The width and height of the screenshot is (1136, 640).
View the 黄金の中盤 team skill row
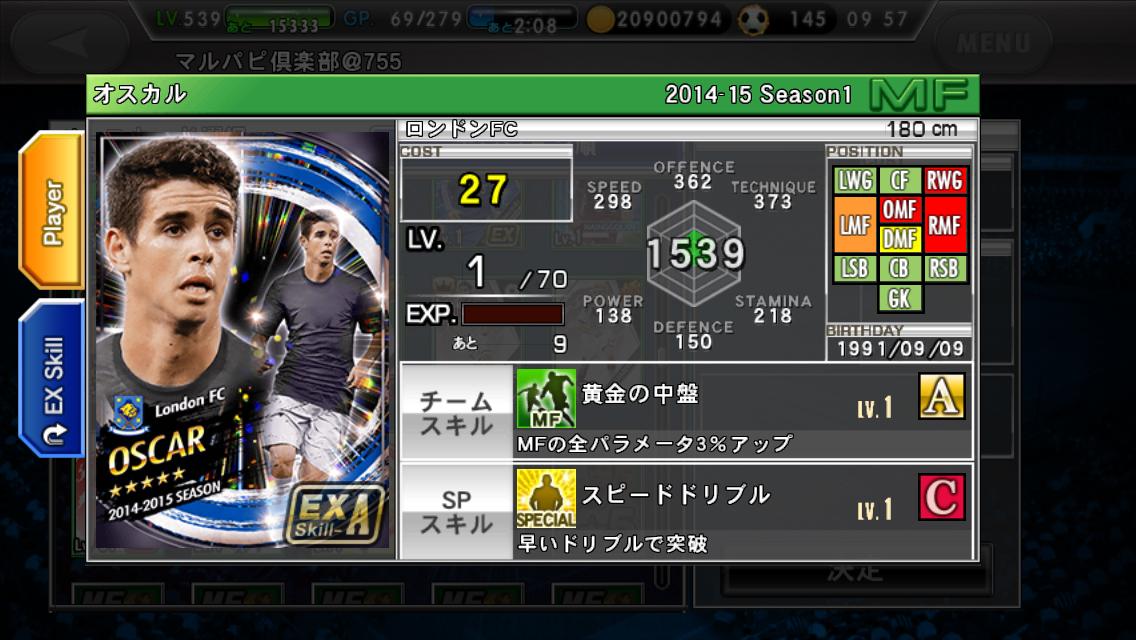pos(686,412)
